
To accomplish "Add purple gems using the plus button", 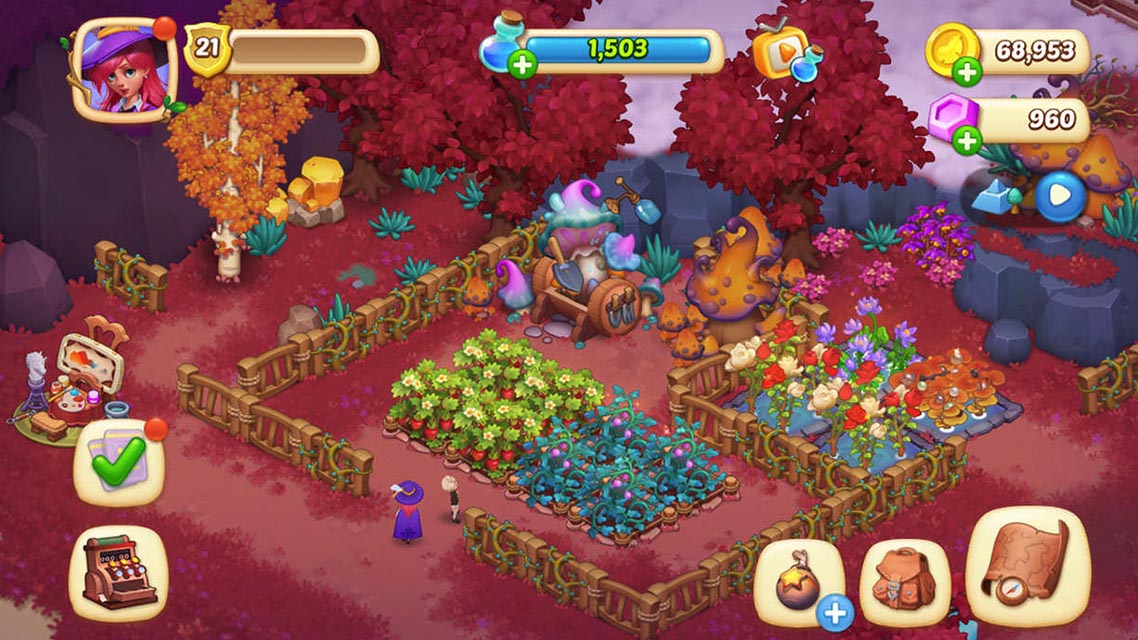I will (966, 141).
